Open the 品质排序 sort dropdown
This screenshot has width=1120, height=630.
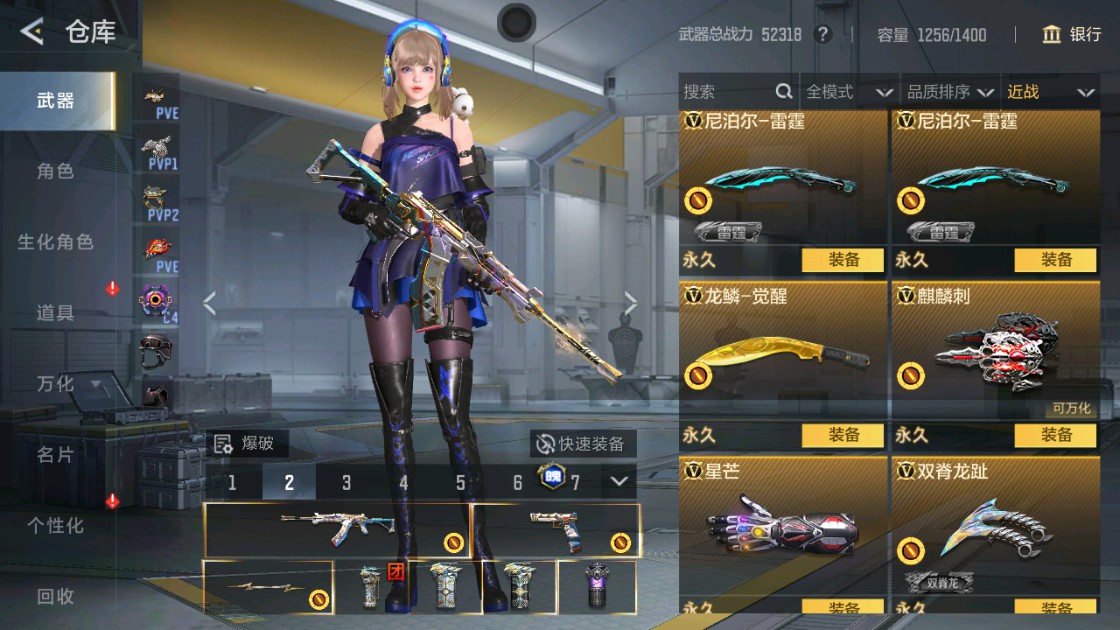coord(949,92)
